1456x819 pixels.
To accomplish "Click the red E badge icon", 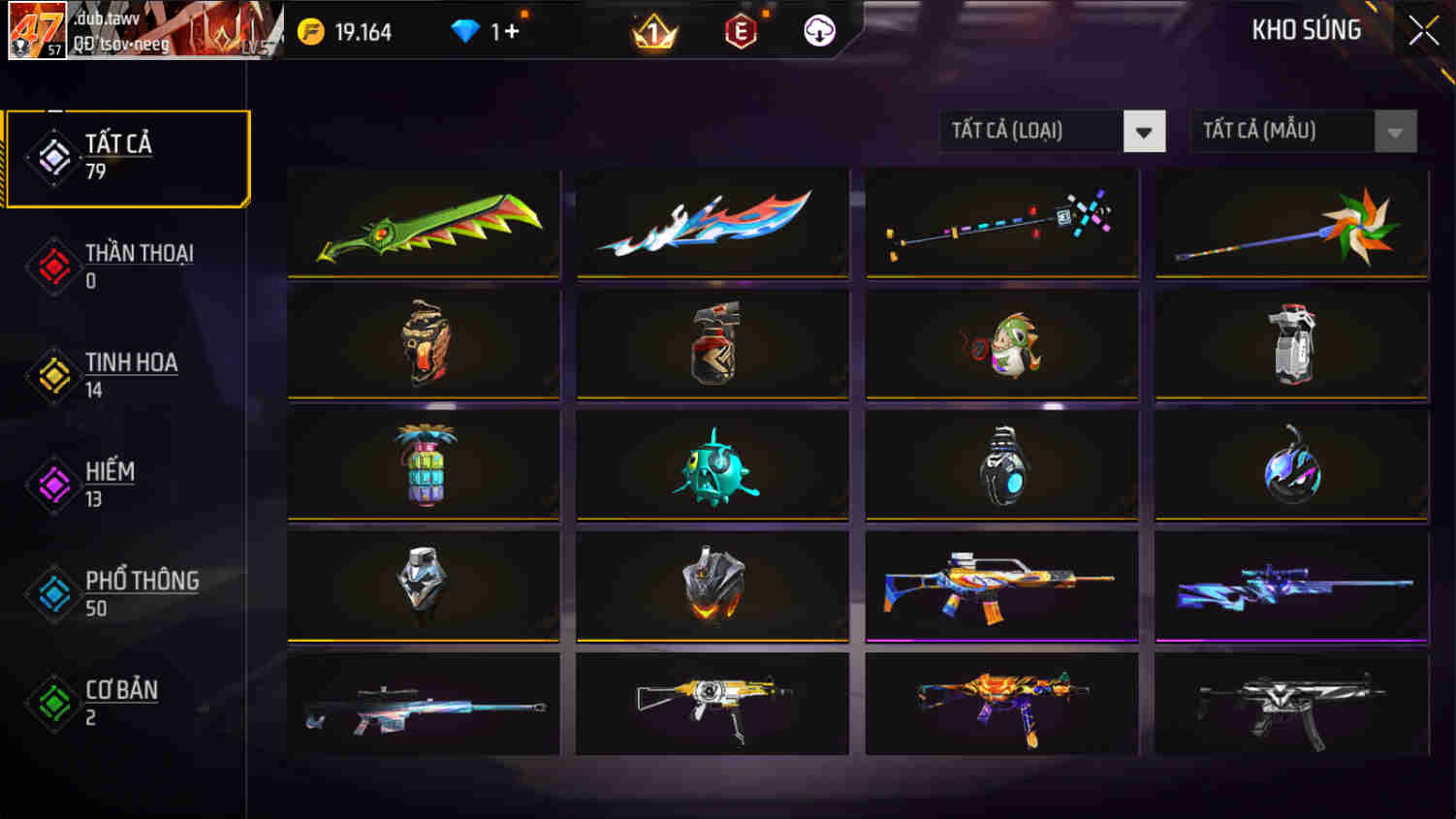I will [739, 30].
